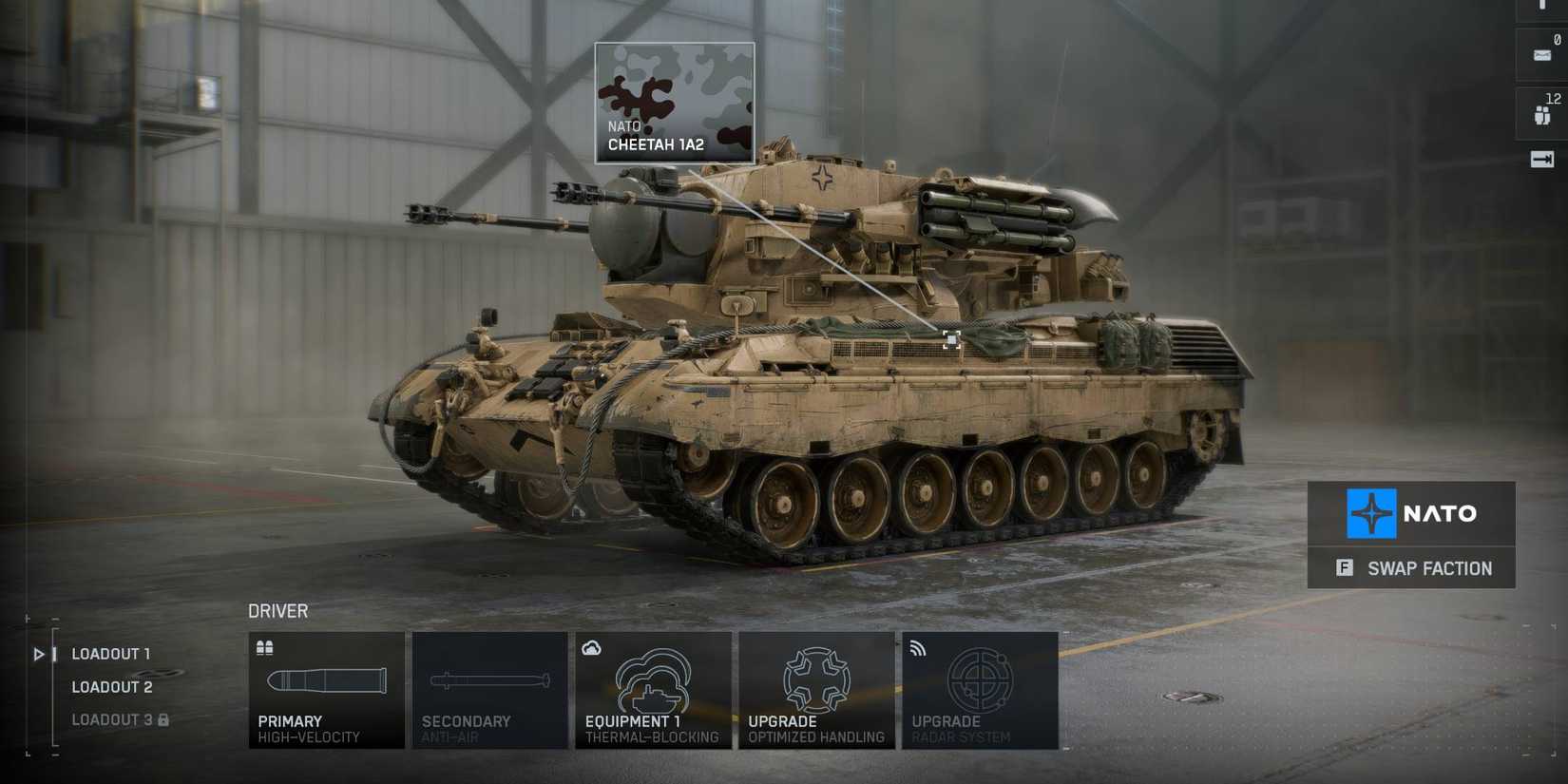Select the Radar System scope icon
This screenshot has height=784, width=1568.
[980, 679]
